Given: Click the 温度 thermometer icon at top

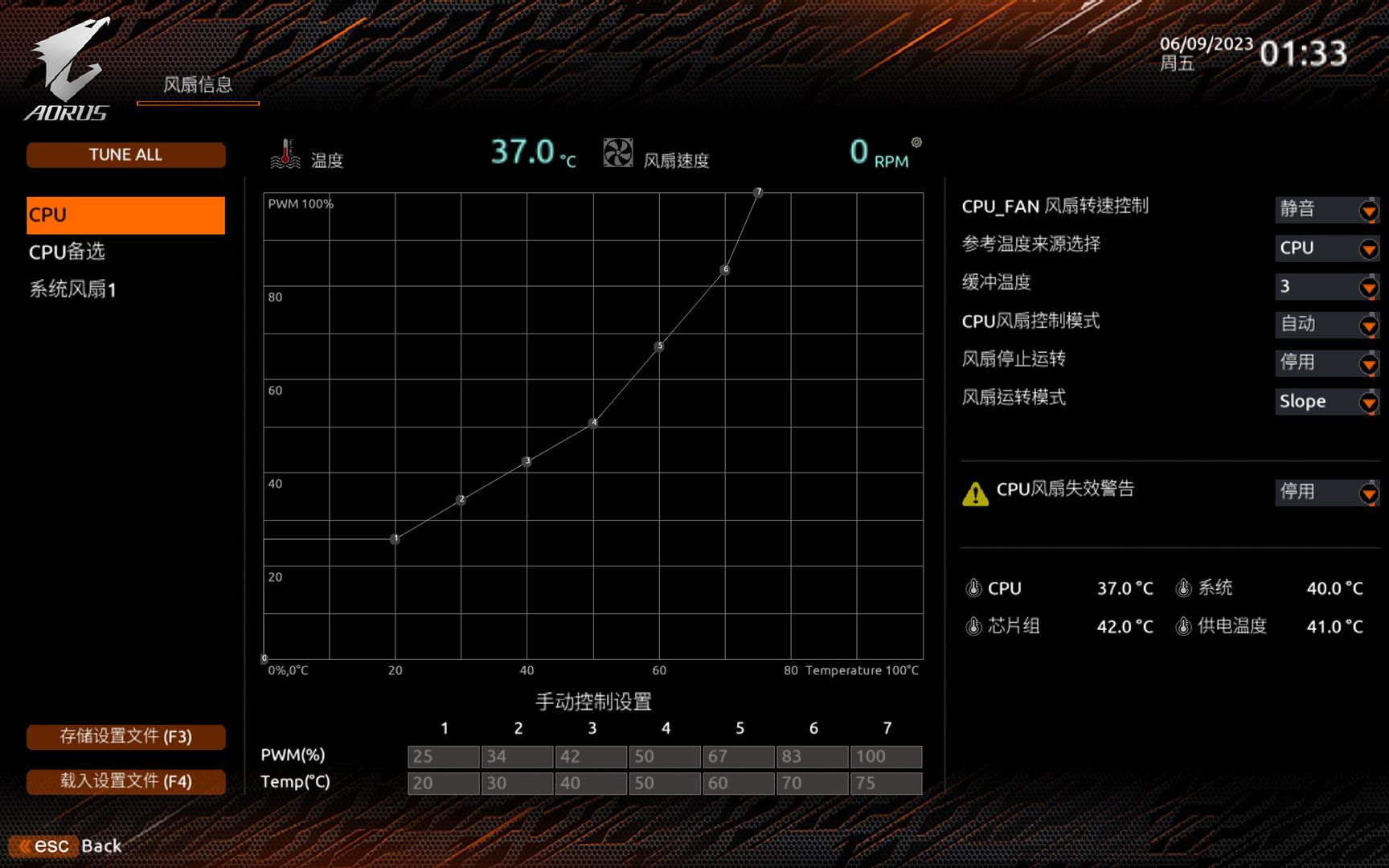Looking at the screenshot, I should [x=285, y=154].
